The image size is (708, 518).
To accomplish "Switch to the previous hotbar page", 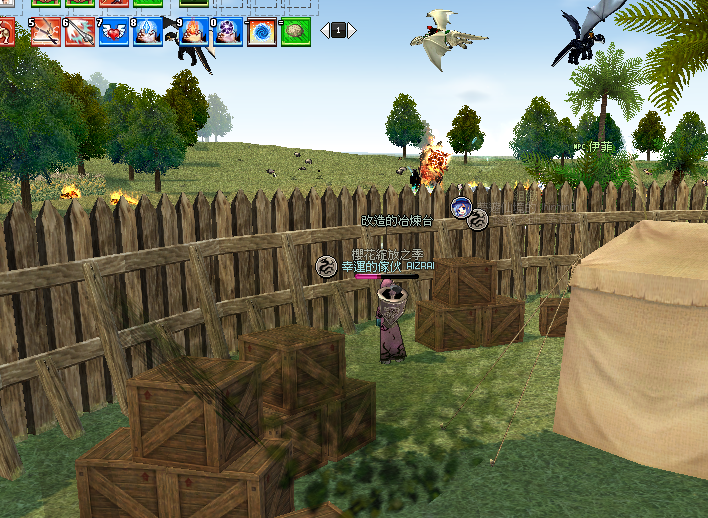I will click(324, 31).
